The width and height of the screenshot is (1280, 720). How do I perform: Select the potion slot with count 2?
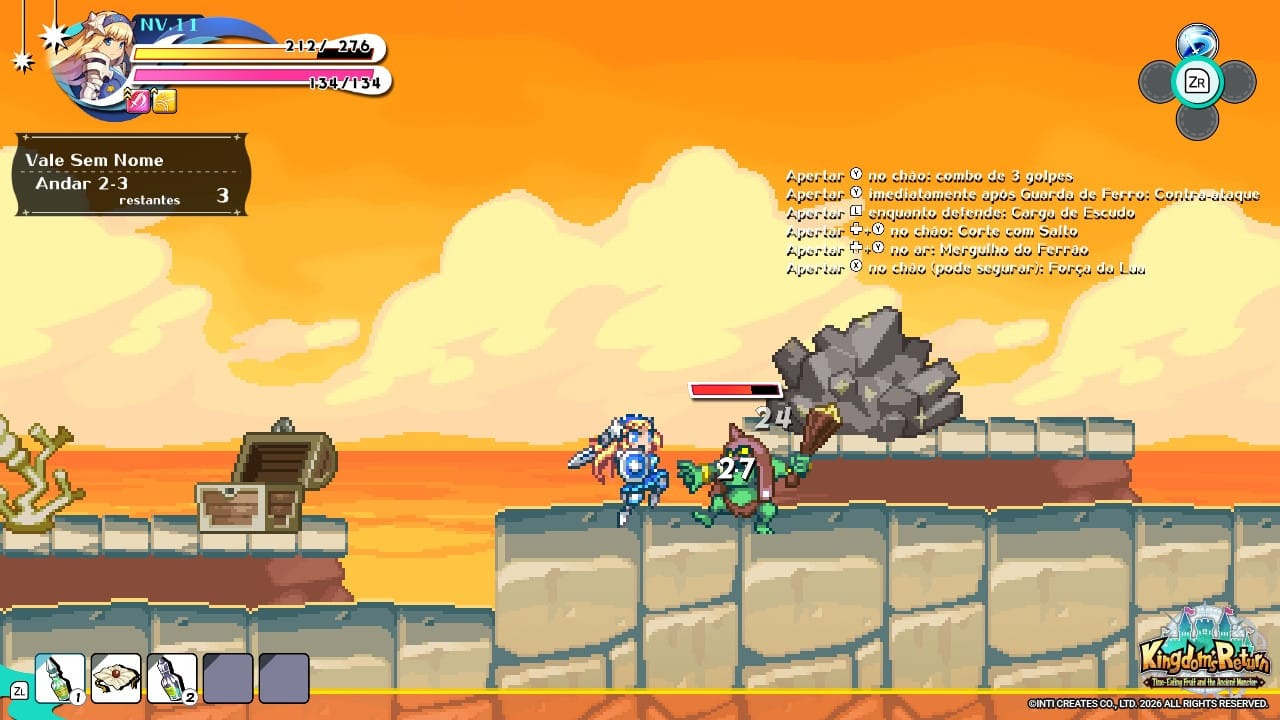172,678
